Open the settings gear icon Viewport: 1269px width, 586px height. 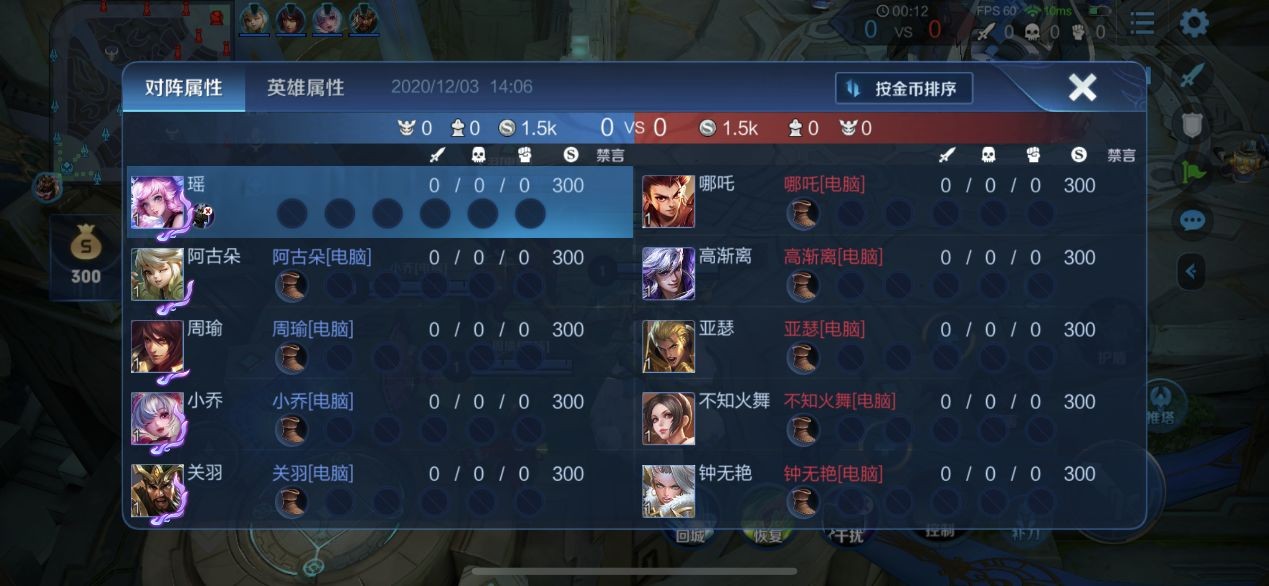[1194, 23]
